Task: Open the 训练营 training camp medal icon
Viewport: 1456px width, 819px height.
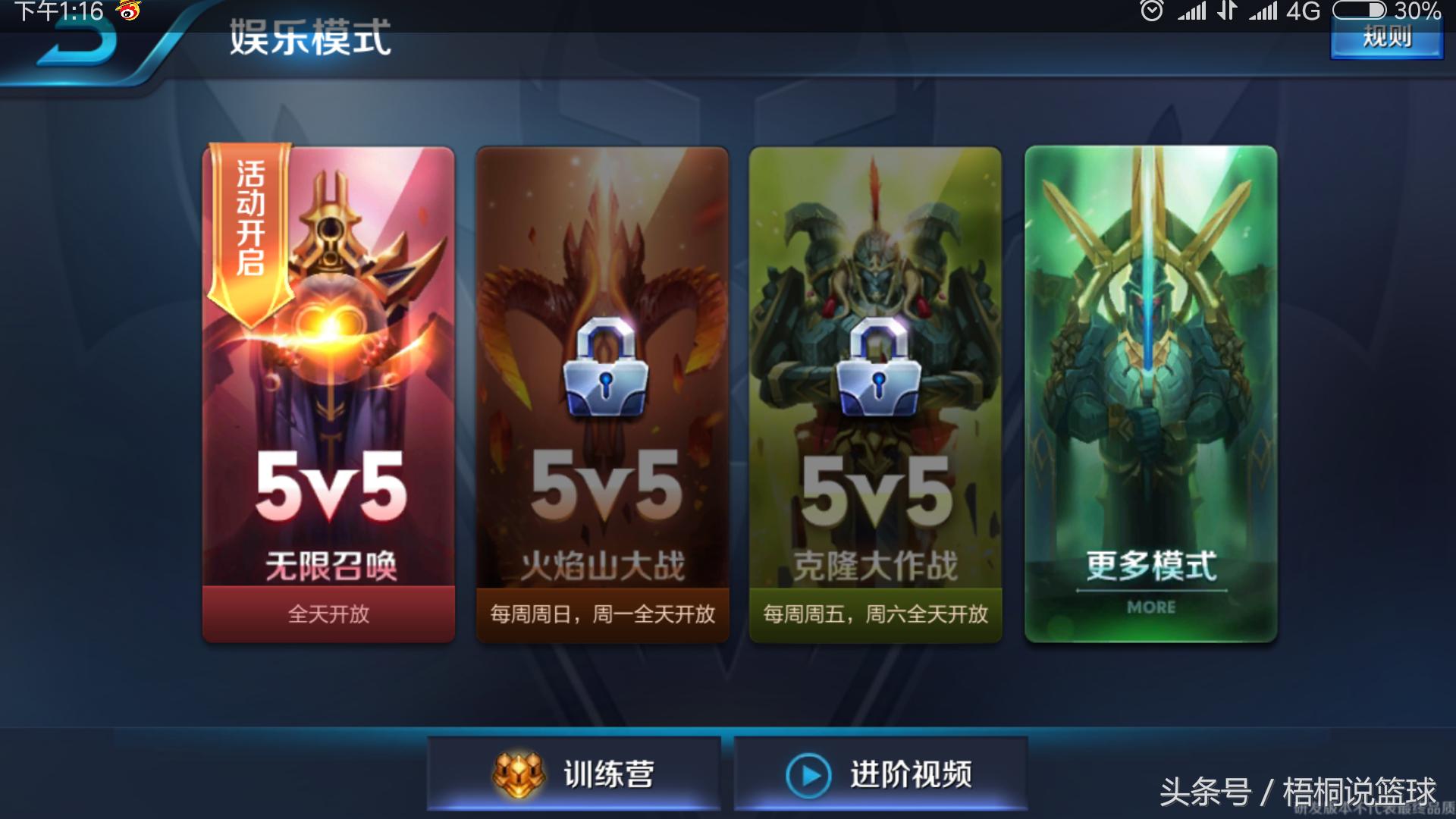Action: (519, 773)
